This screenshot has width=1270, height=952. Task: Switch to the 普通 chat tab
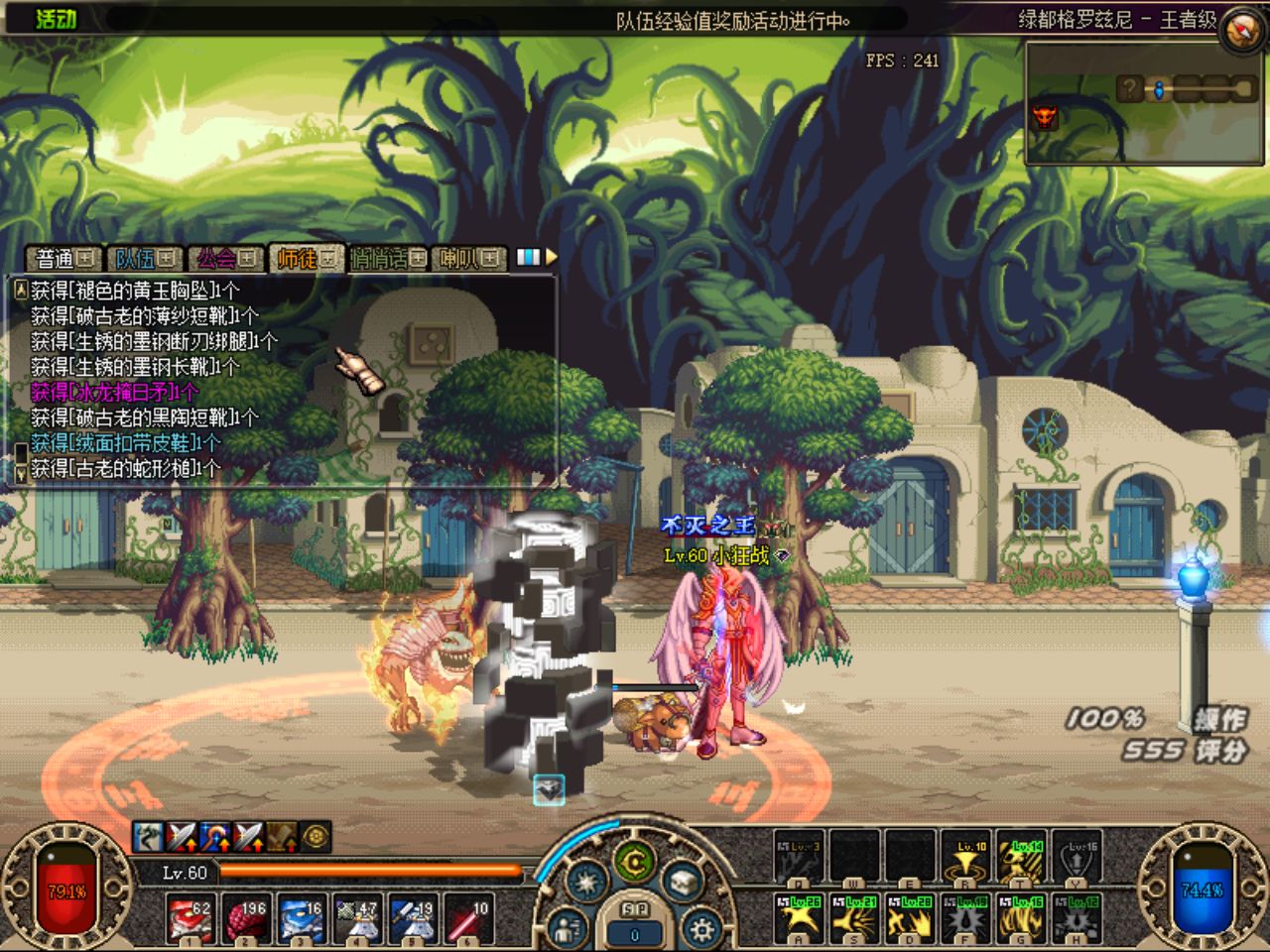[63, 259]
